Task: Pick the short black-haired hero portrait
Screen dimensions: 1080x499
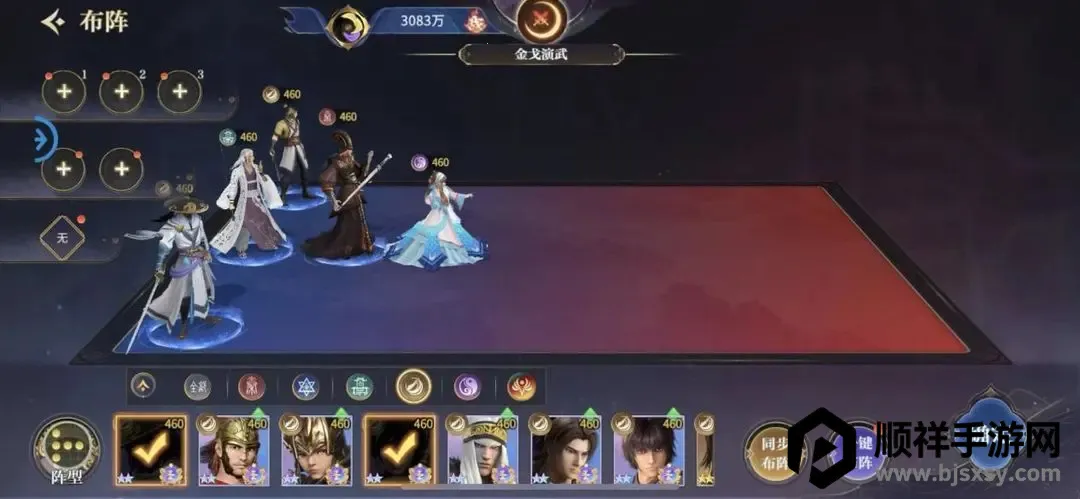Action: click(648, 450)
